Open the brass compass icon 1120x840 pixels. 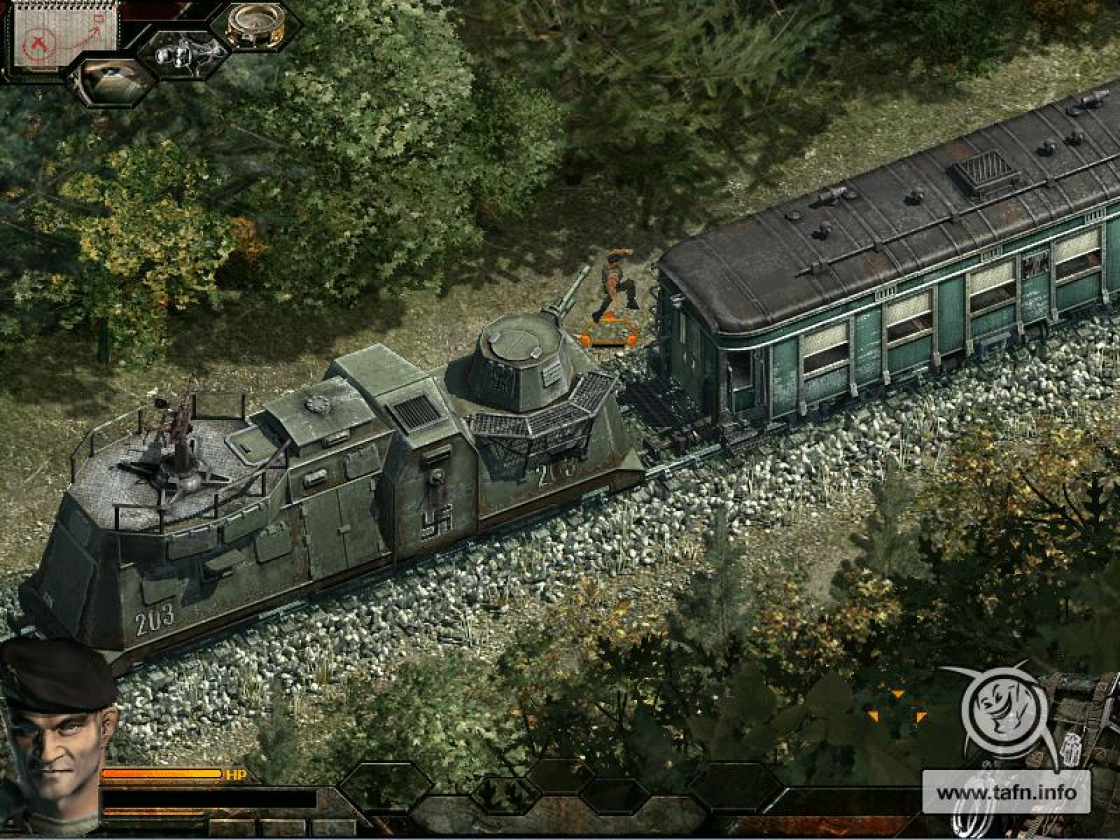(256, 26)
